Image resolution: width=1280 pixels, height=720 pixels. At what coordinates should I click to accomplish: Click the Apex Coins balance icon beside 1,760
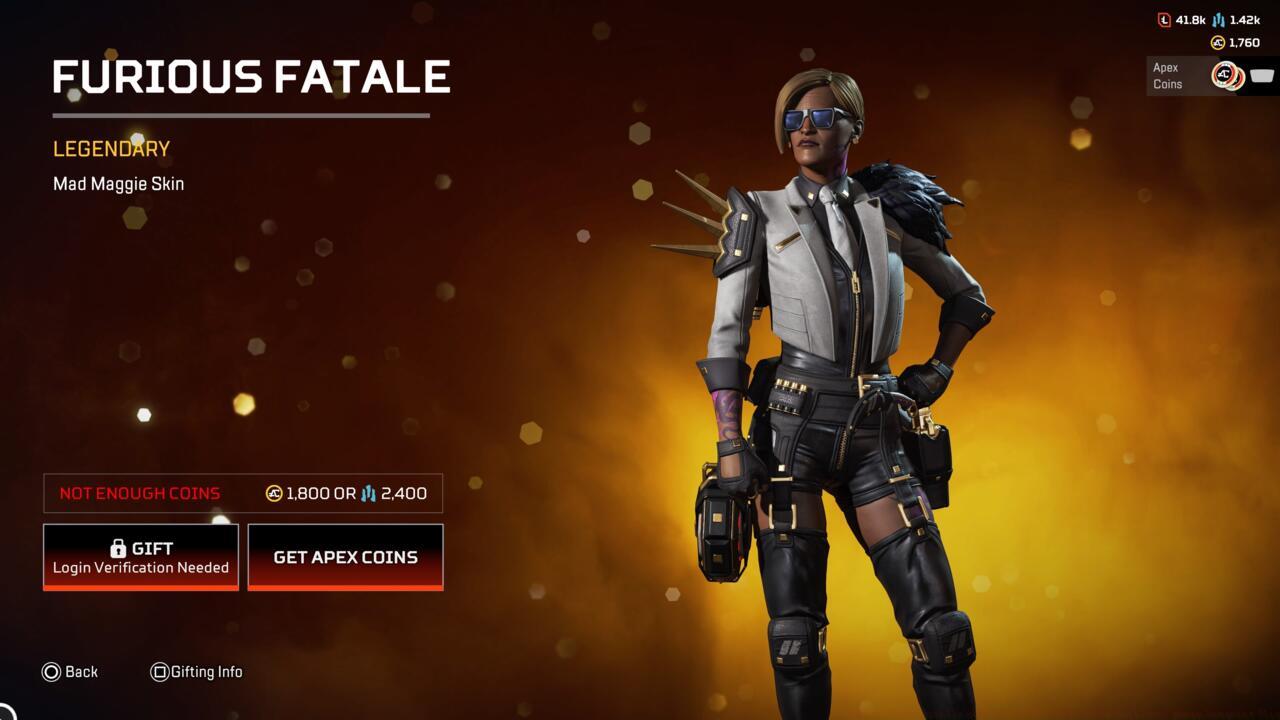pos(1218,42)
